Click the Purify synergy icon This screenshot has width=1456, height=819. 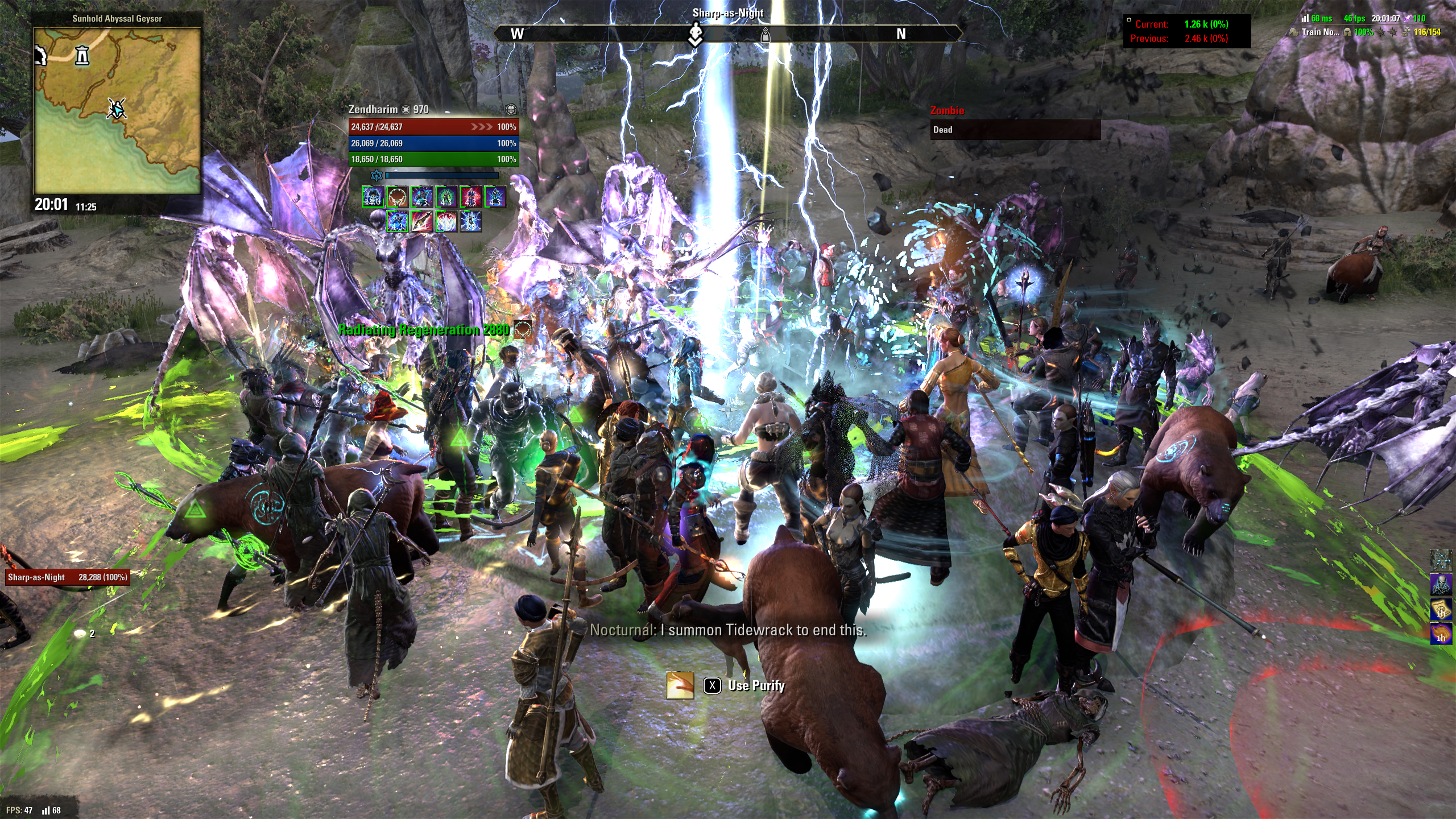pyautogui.click(x=680, y=685)
